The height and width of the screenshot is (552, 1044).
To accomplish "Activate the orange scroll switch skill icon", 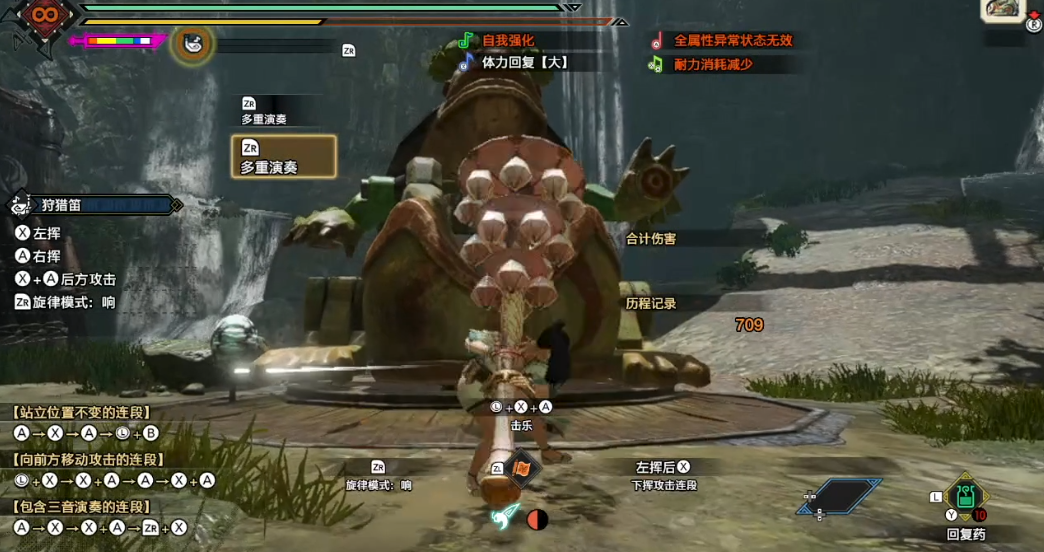I will [x=521, y=468].
